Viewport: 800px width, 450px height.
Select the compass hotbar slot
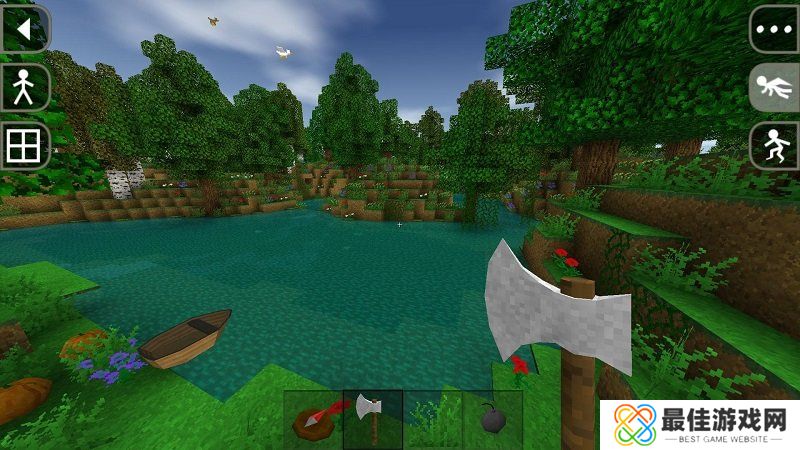[313, 419]
